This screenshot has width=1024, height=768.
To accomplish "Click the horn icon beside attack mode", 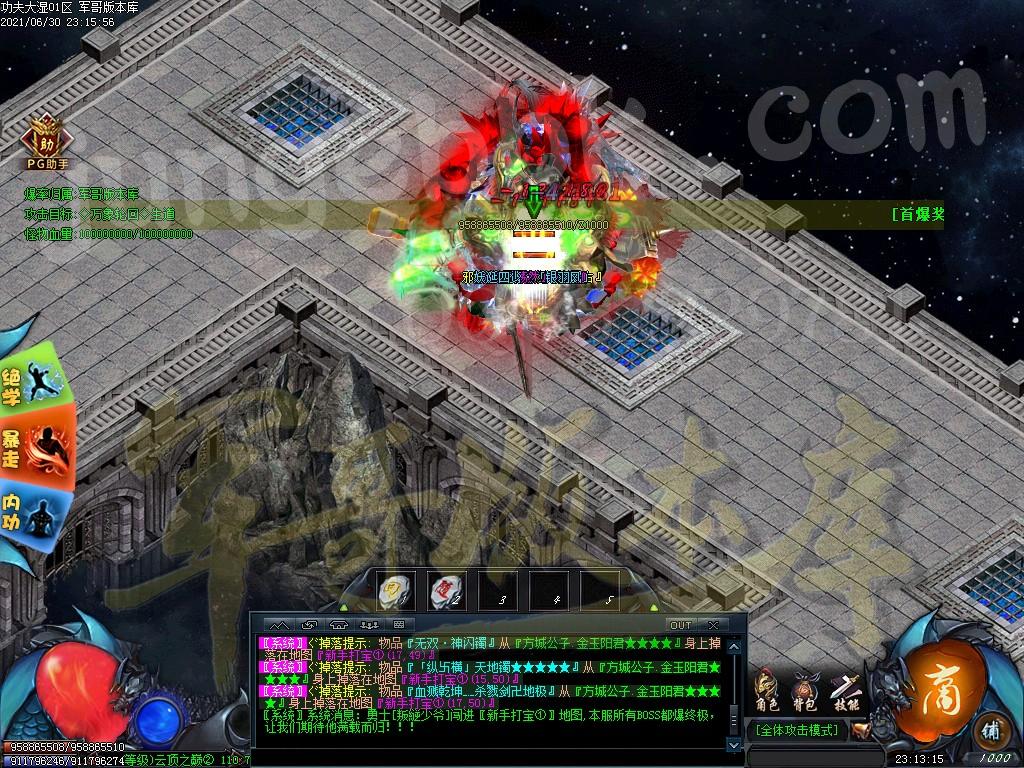I will [859, 730].
